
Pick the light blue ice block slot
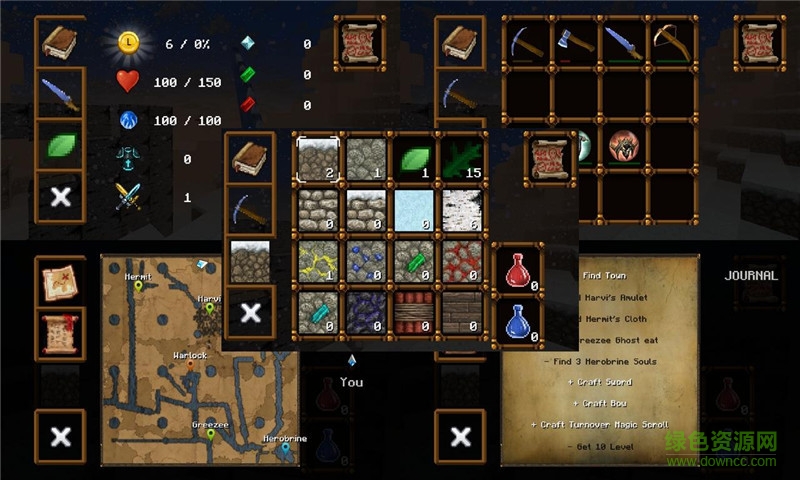click(414, 210)
